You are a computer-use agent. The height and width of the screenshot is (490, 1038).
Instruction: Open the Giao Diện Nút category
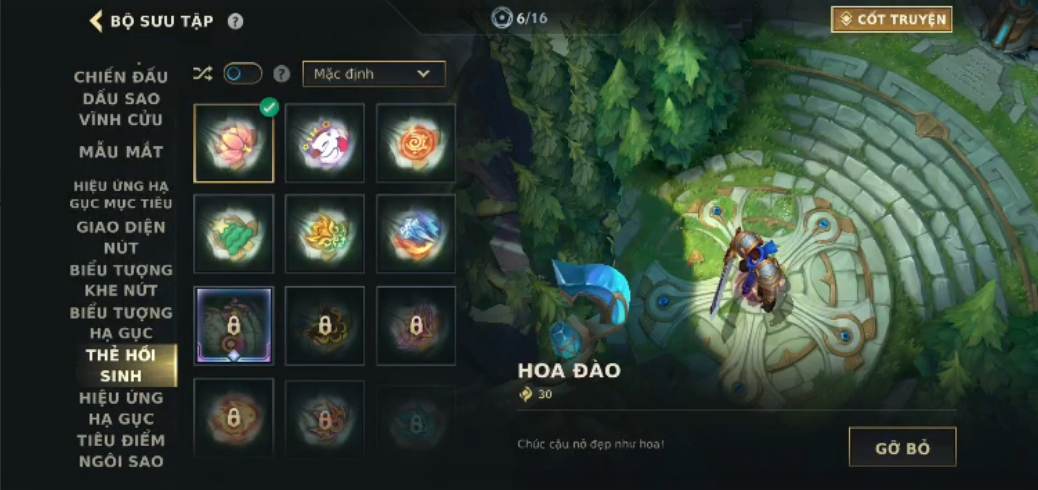pyautogui.click(x=121, y=237)
